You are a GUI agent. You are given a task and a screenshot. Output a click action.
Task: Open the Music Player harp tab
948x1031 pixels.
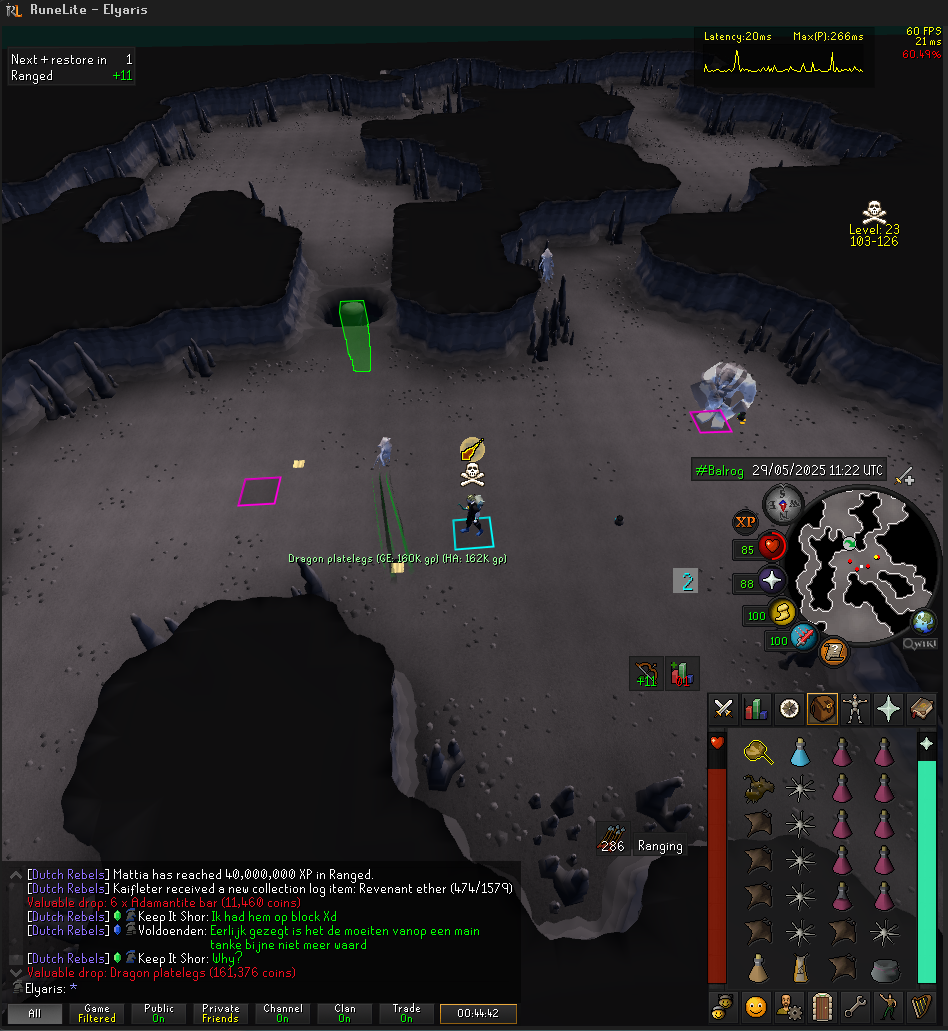(x=921, y=1005)
